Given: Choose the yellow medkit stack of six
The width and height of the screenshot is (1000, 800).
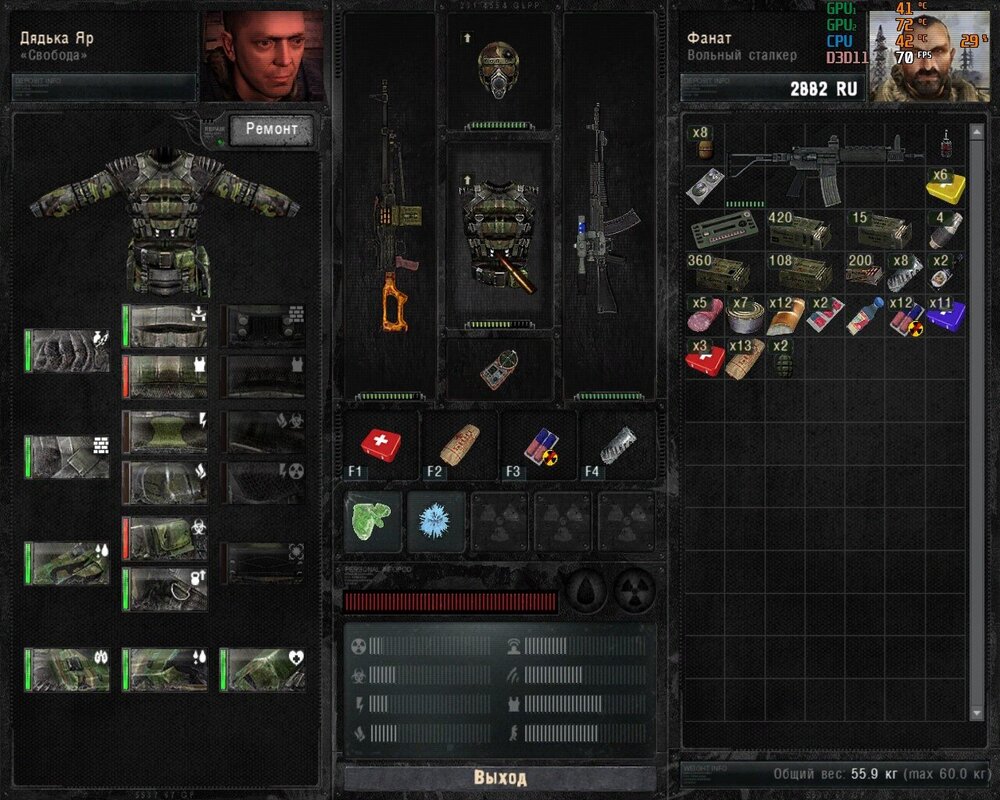Looking at the screenshot, I should click(x=945, y=185).
